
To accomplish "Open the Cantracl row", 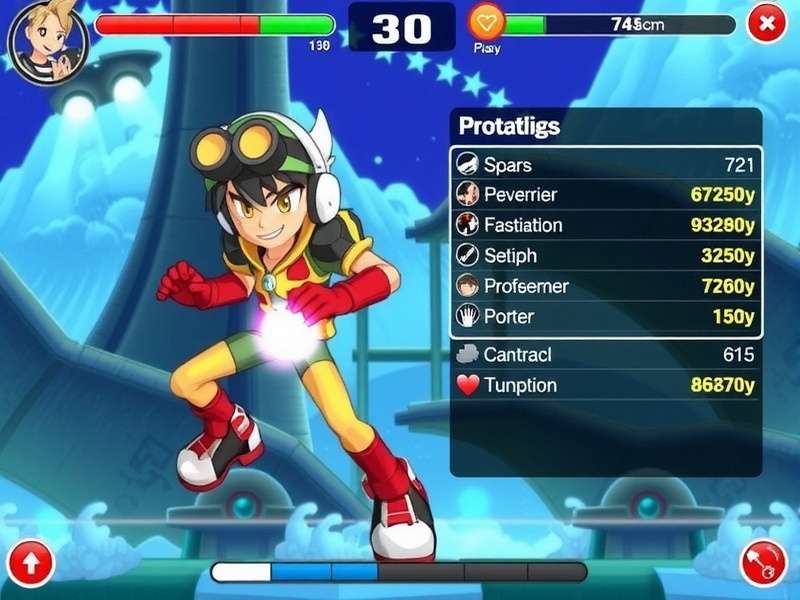I will (x=605, y=354).
